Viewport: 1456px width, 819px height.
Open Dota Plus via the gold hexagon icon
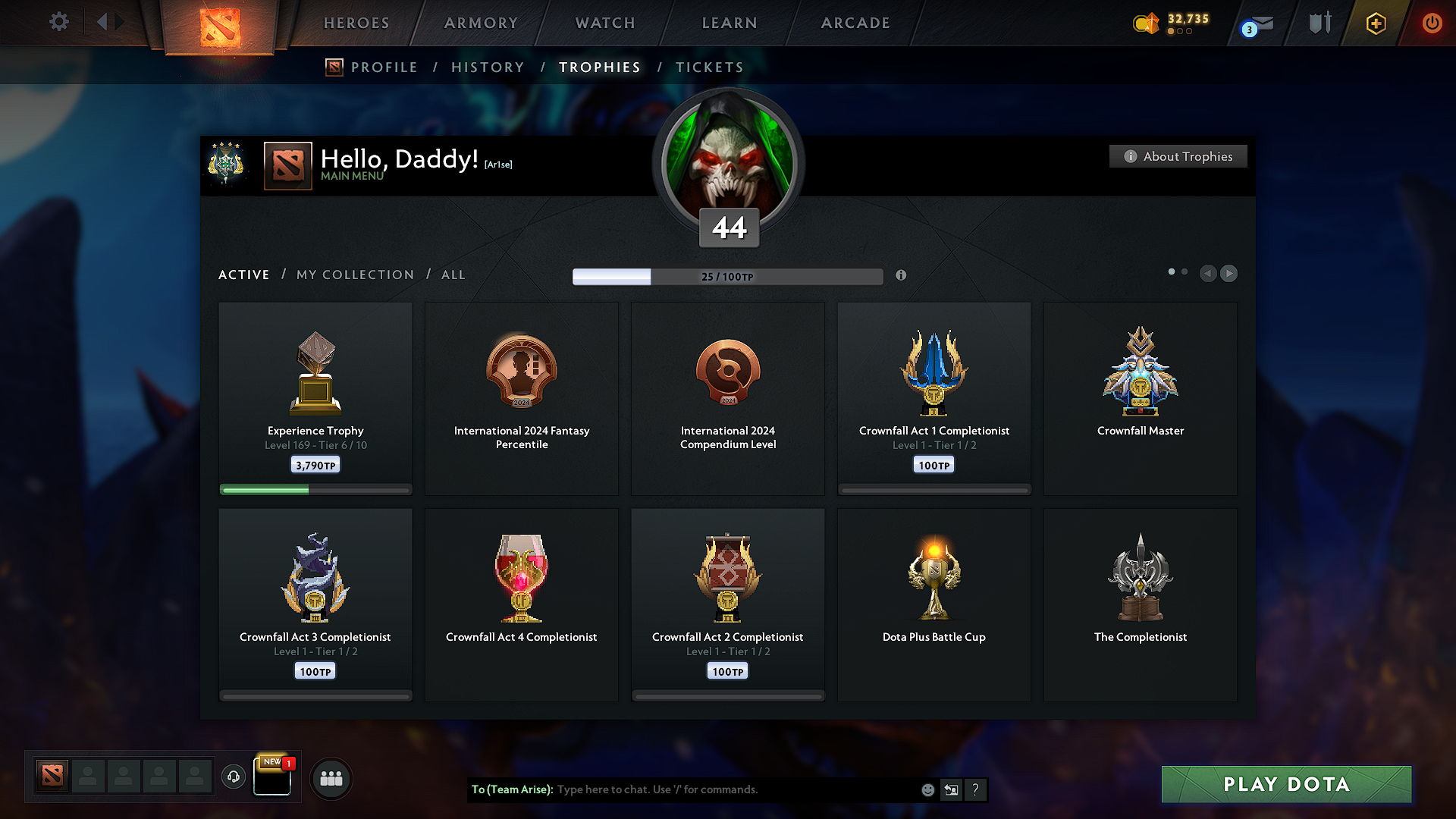pos(1375,24)
